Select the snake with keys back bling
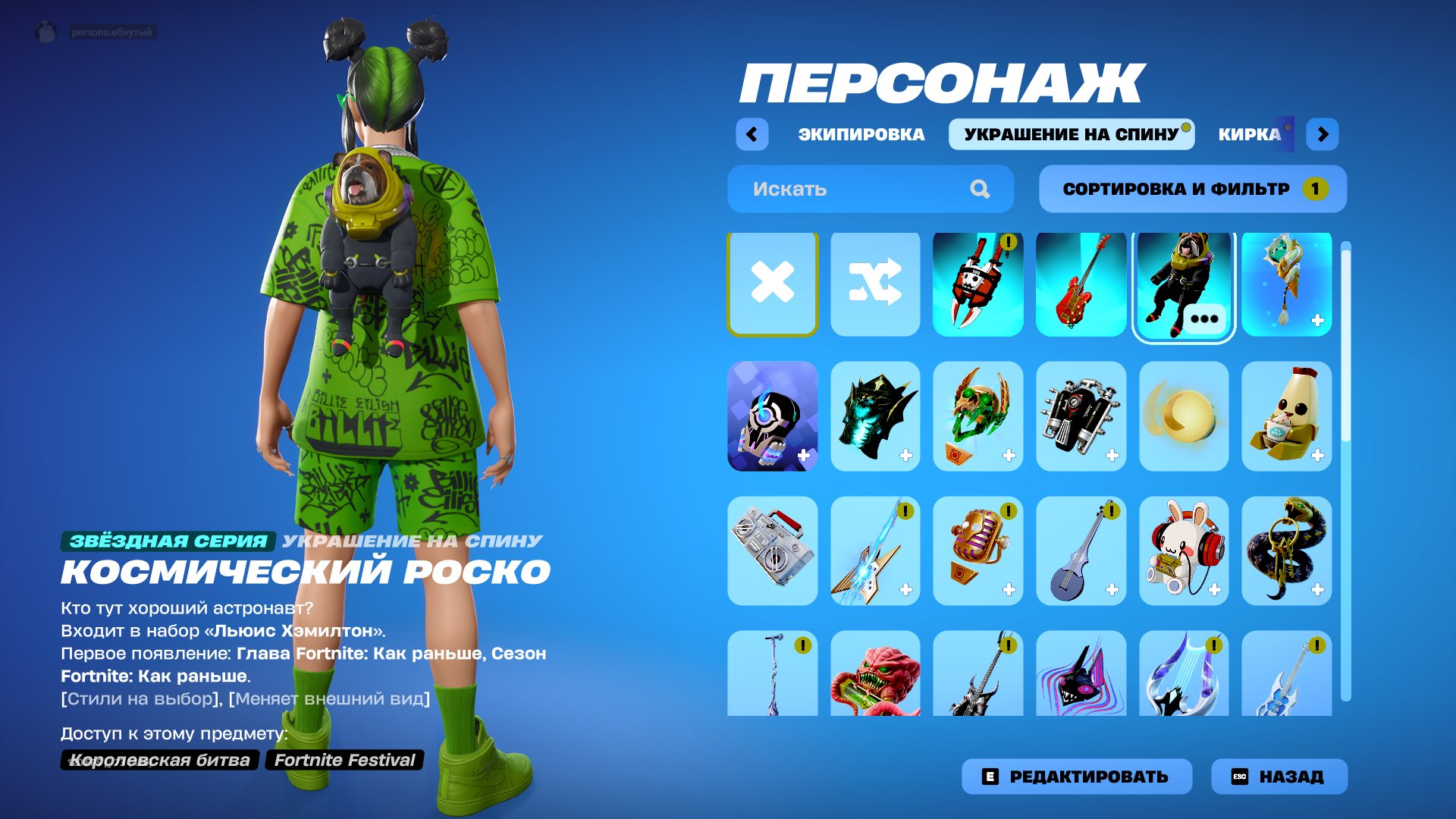The image size is (1456, 819). pyautogui.click(x=1287, y=551)
